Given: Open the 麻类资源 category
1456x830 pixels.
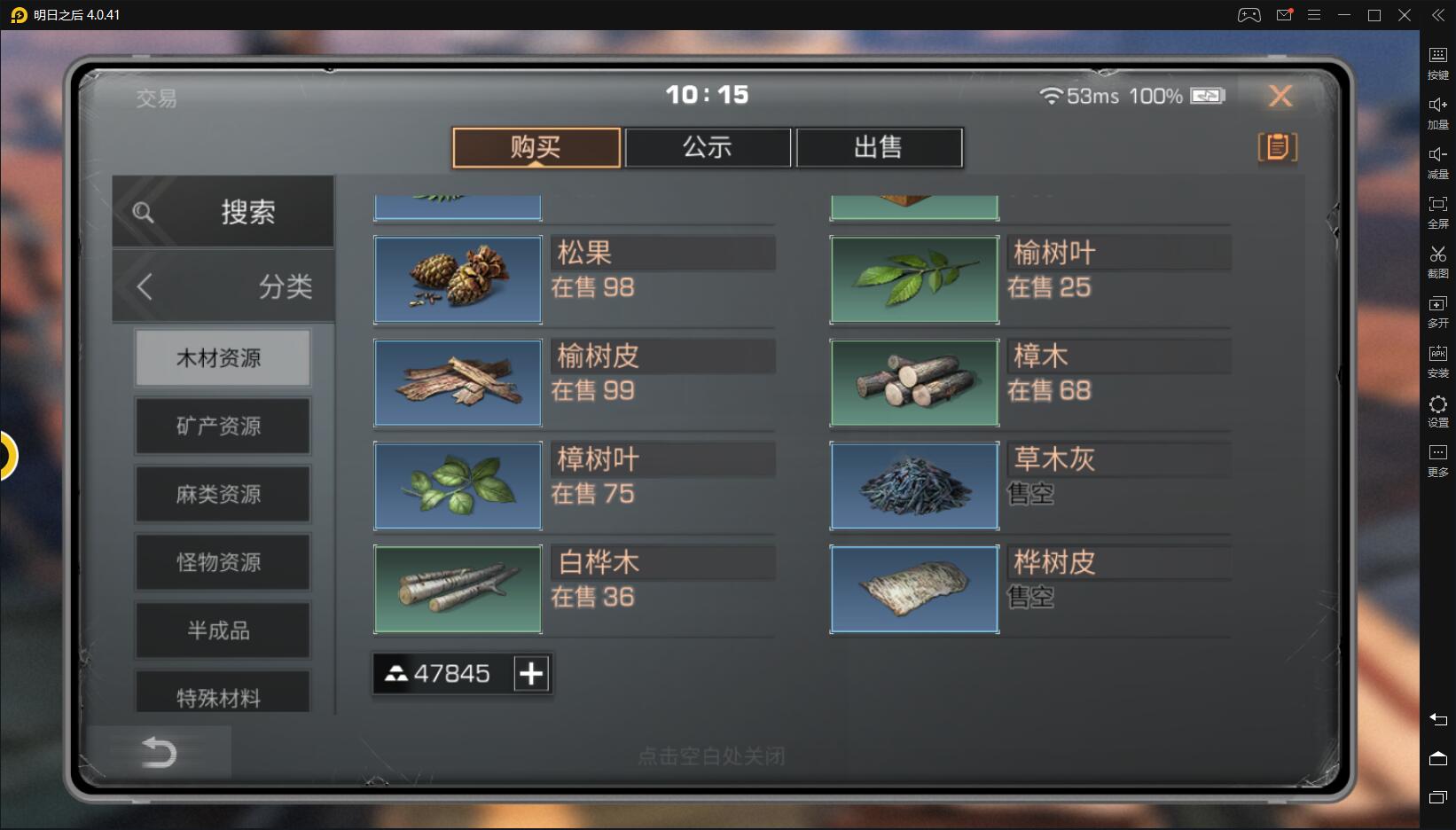Looking at the screenshot, I should pyautogui.click(x=222, y=494).
